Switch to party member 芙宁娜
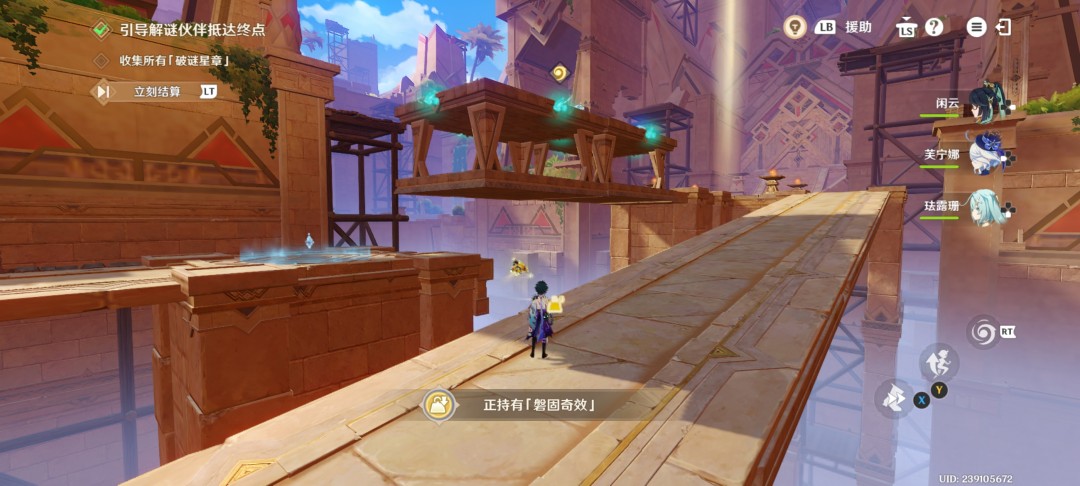This screenshot has height=486, width=1080. (990, 155)
